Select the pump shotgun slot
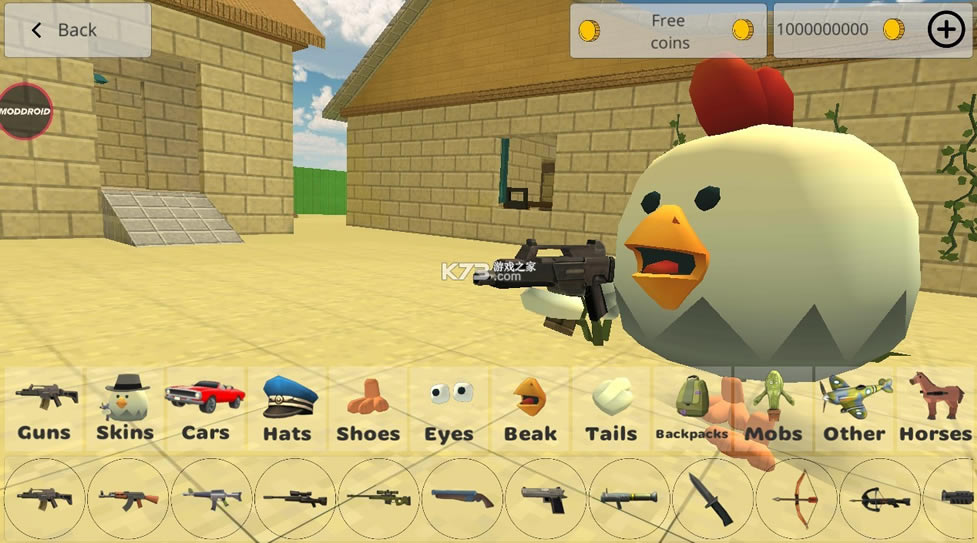This screenshot has width=977, height=543. pos(462,498)
